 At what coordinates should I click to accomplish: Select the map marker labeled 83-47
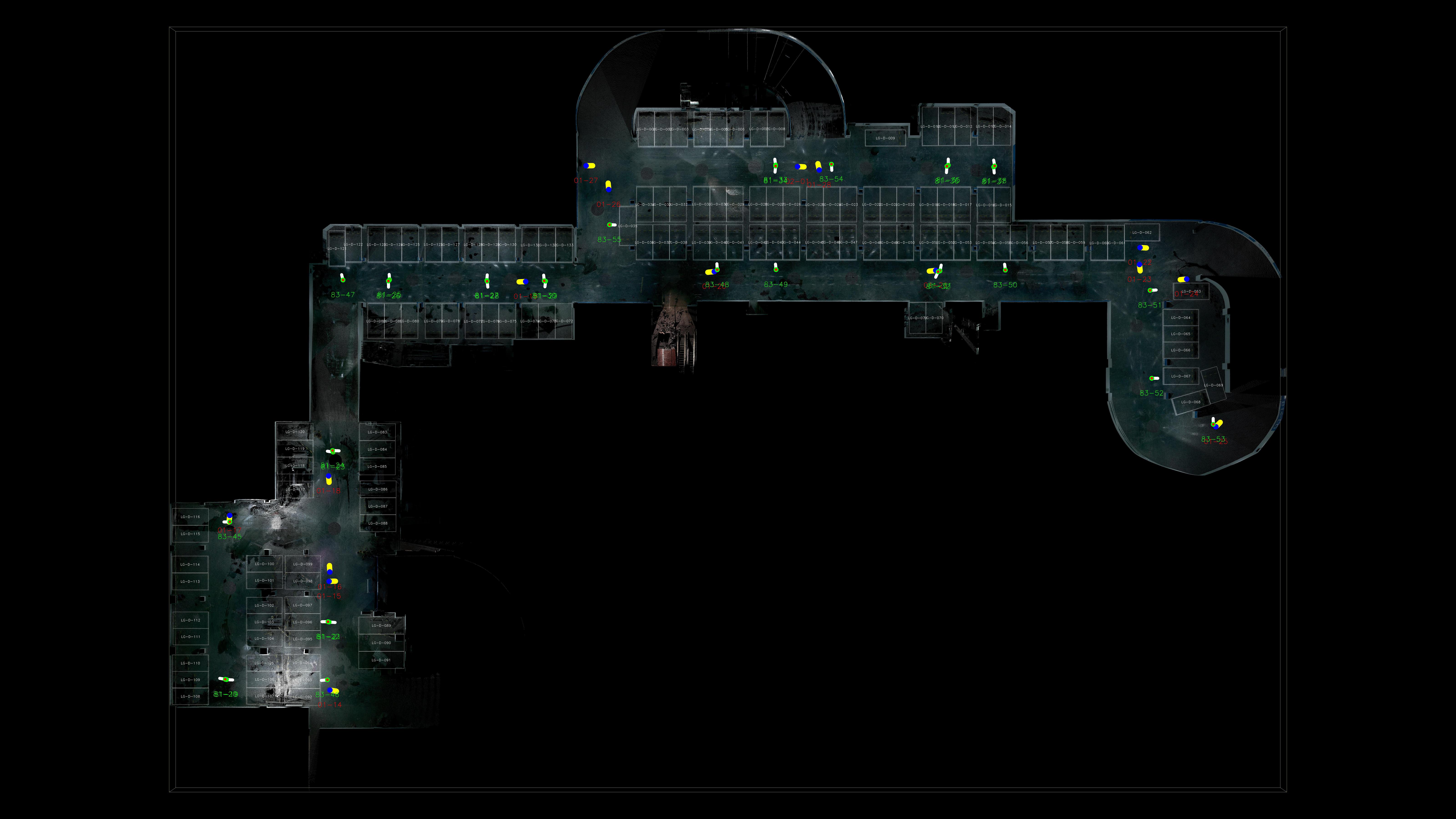(343, 280)
